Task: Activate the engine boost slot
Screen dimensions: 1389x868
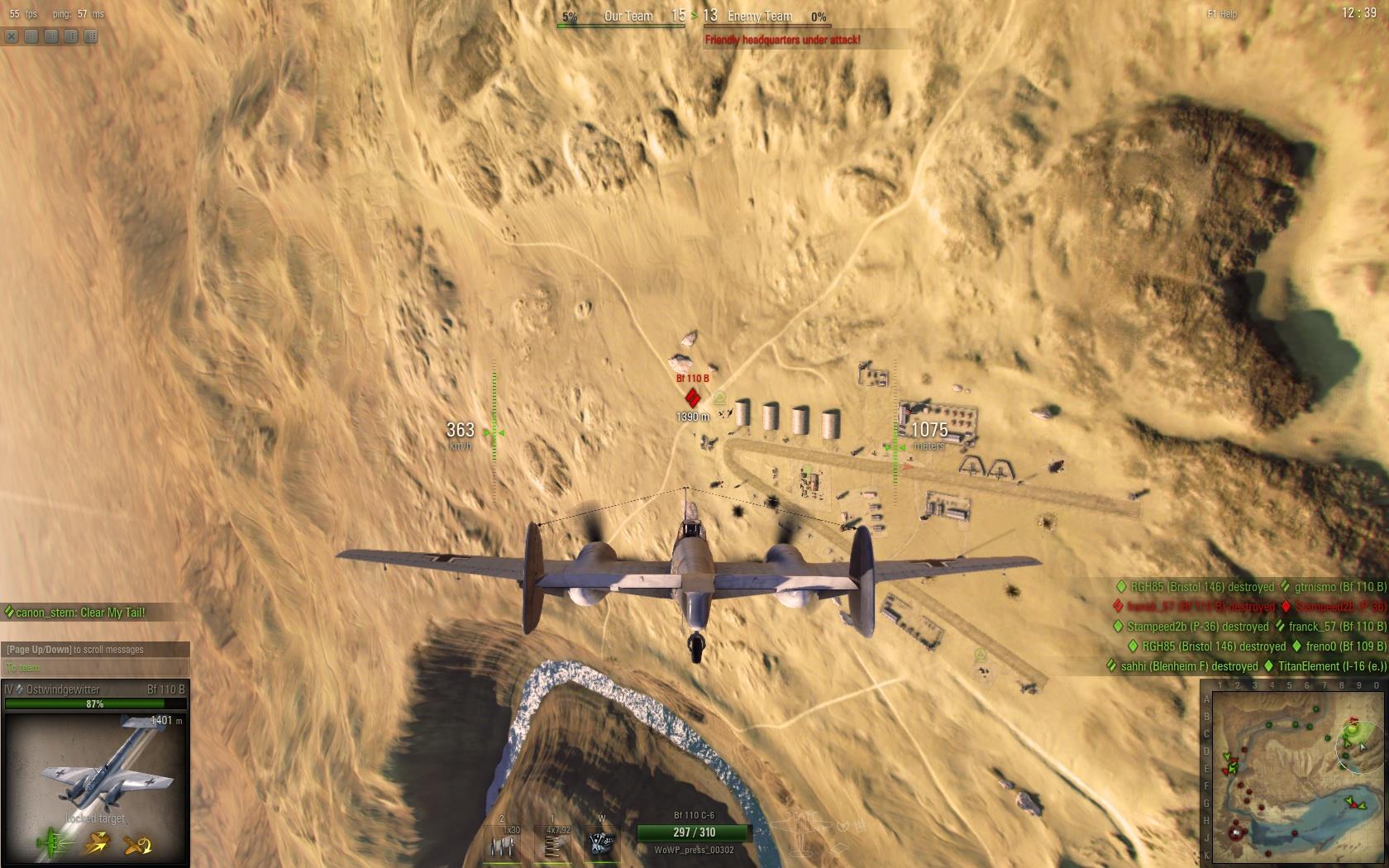Action: 601,843
